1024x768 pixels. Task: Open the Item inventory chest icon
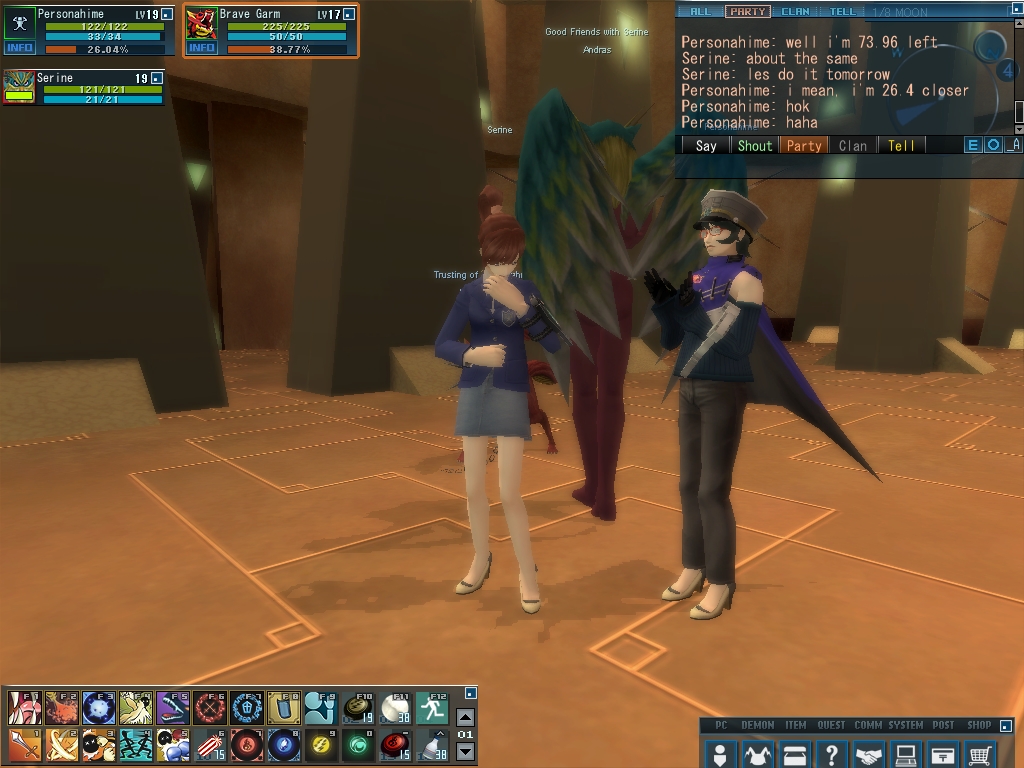pos(795,753)
